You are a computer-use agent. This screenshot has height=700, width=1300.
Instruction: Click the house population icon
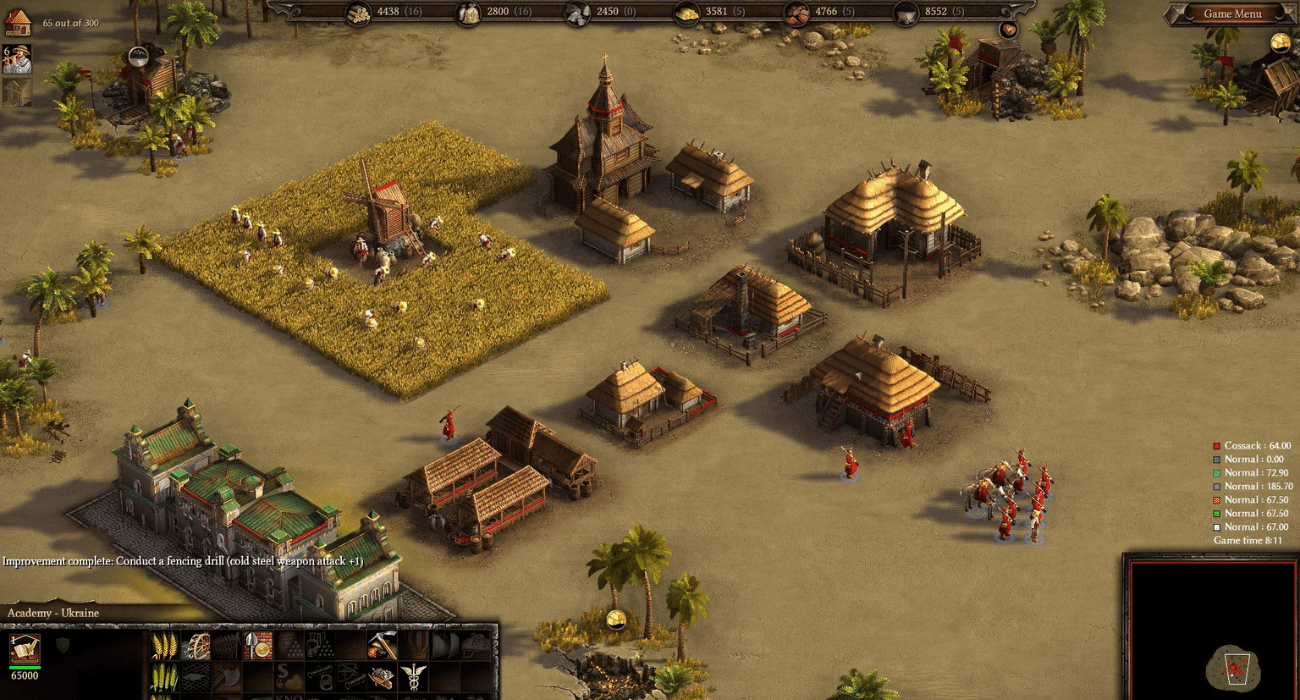[x=18, y=22]
